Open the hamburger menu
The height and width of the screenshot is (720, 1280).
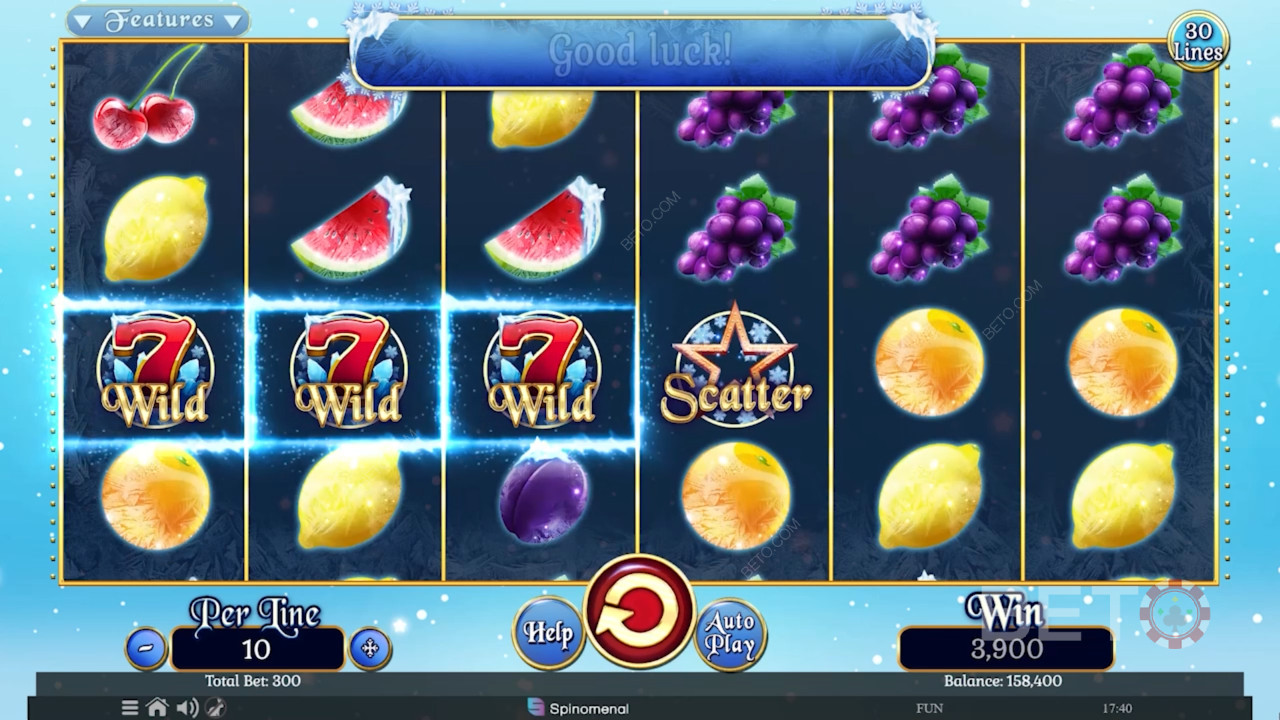(x=130, y=708)
